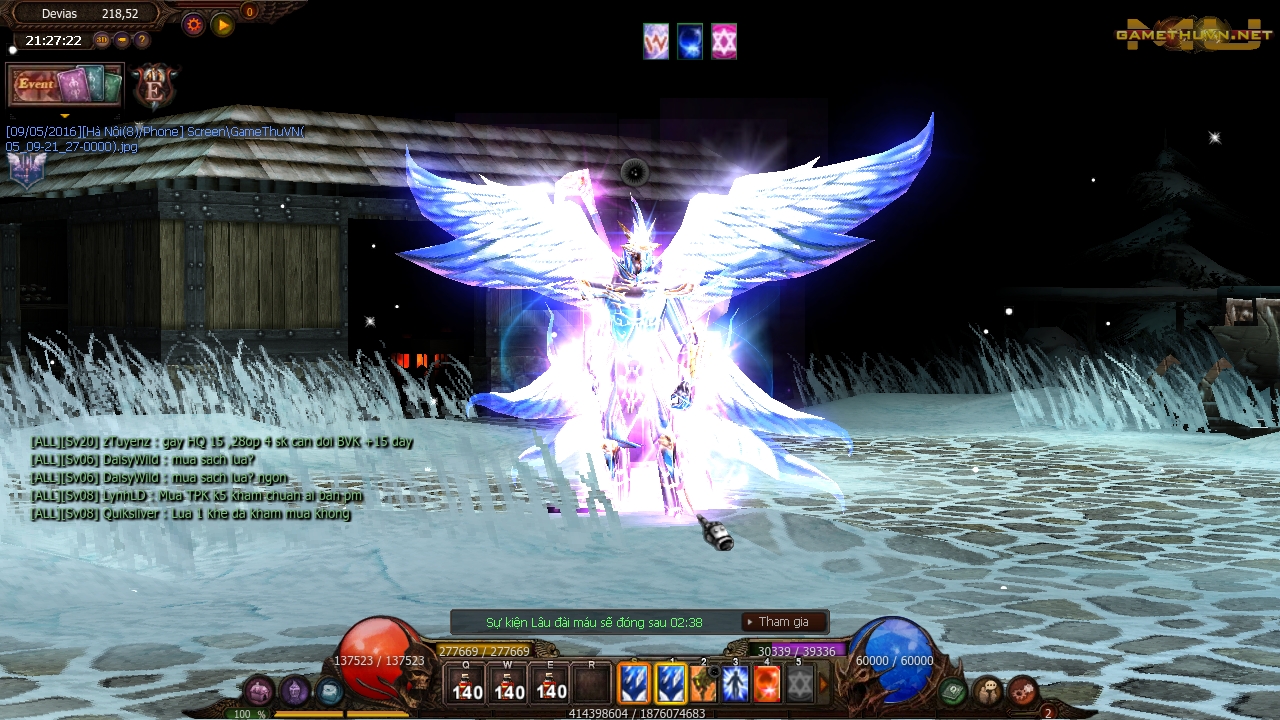Expand the skill bar with the arrow
This screenshot has height=720, width=1280.
coord(825,685)
